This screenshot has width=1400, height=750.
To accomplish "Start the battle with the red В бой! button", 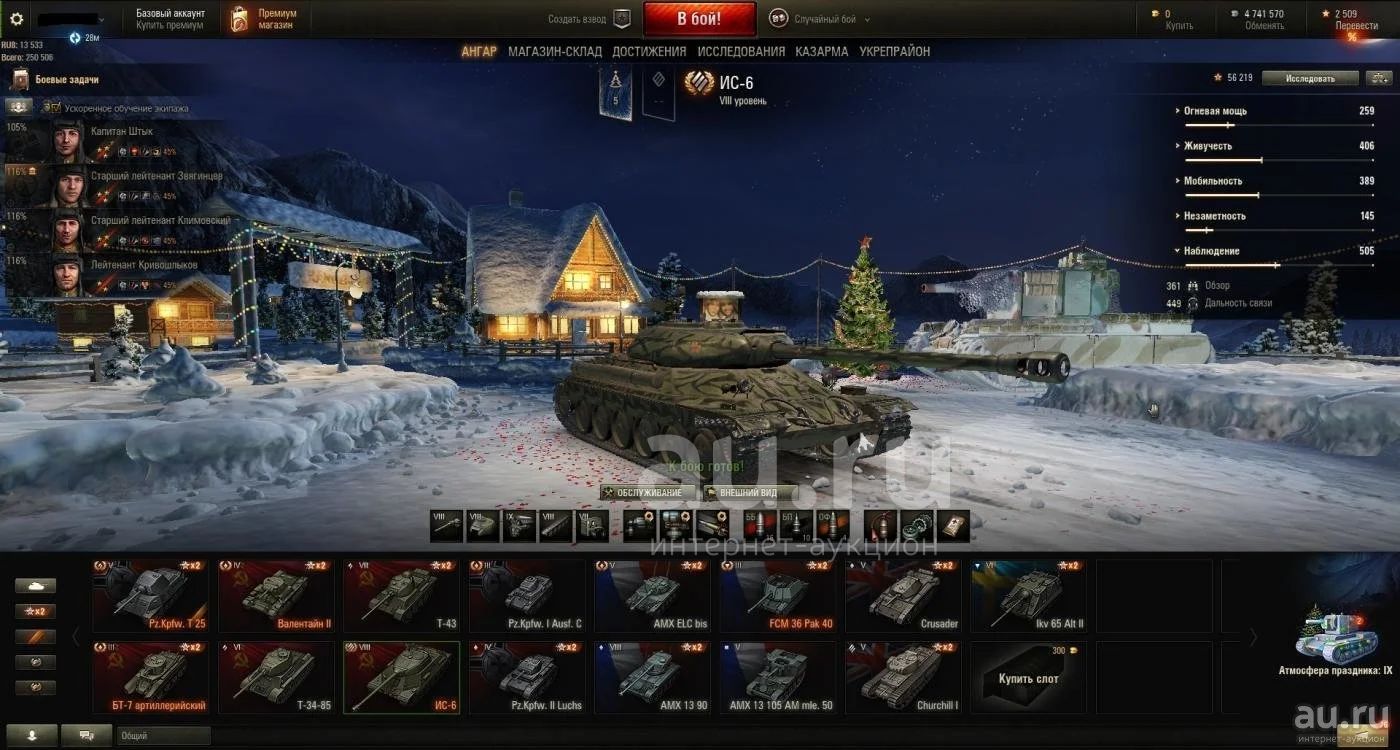I will (x=699, y=19).
